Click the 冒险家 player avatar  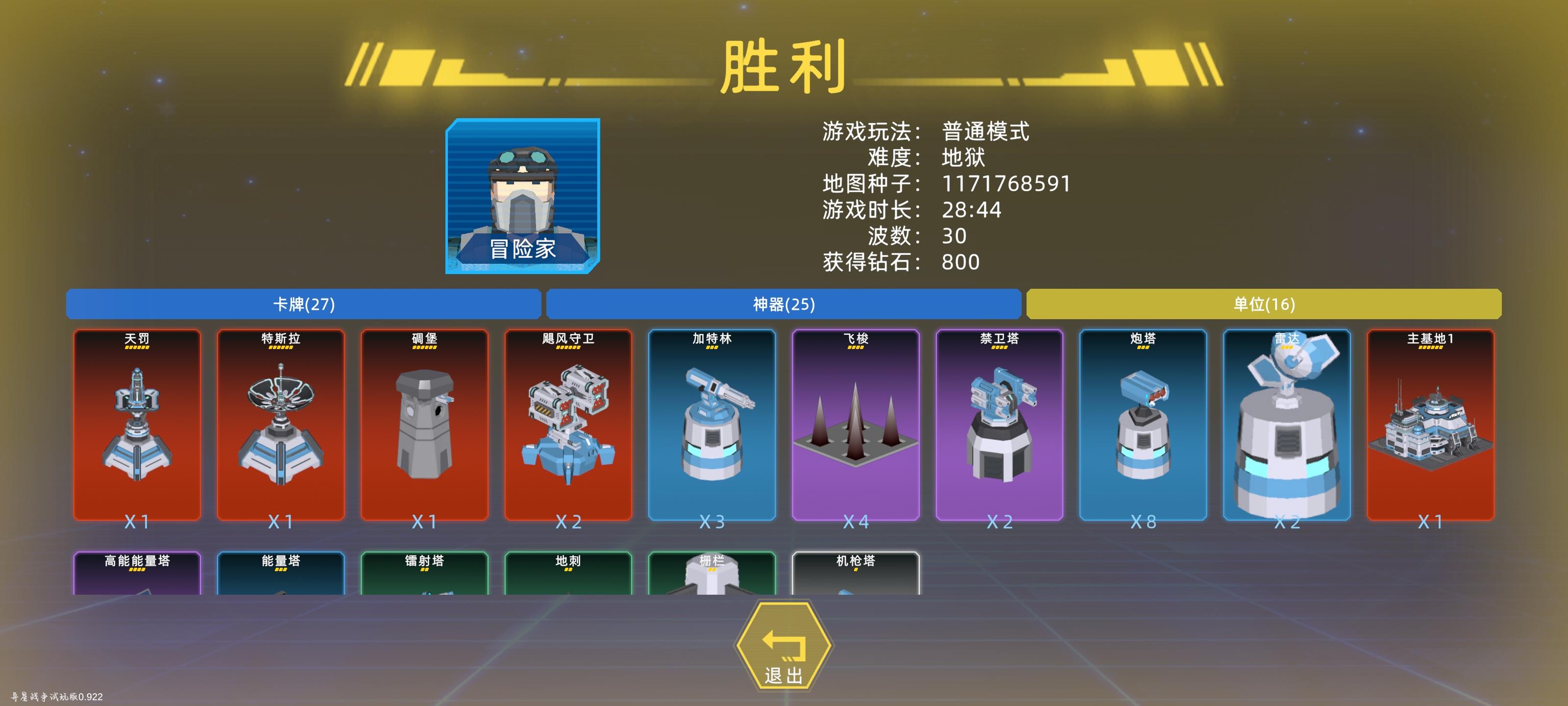tap(522, 198)
